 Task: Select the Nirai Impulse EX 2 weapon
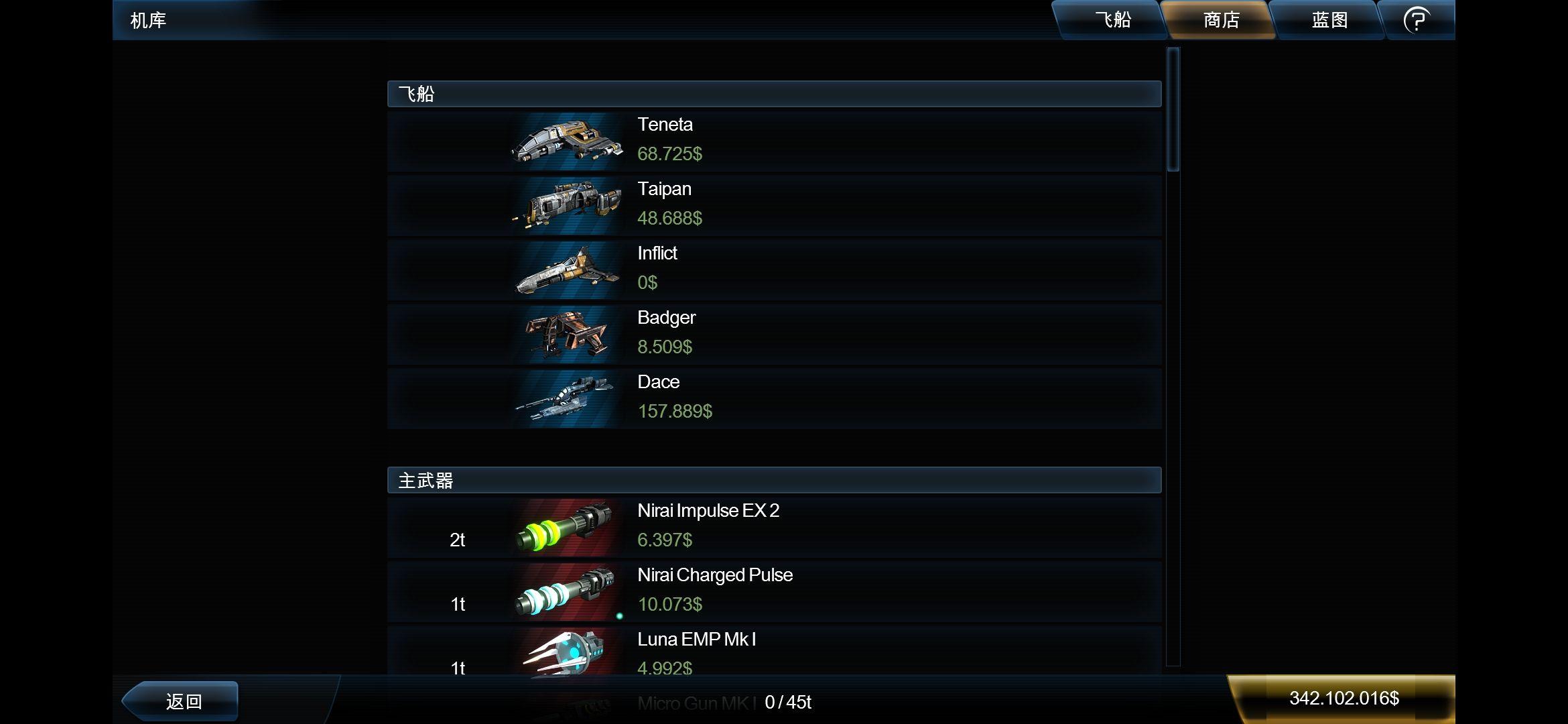(774, 527)
